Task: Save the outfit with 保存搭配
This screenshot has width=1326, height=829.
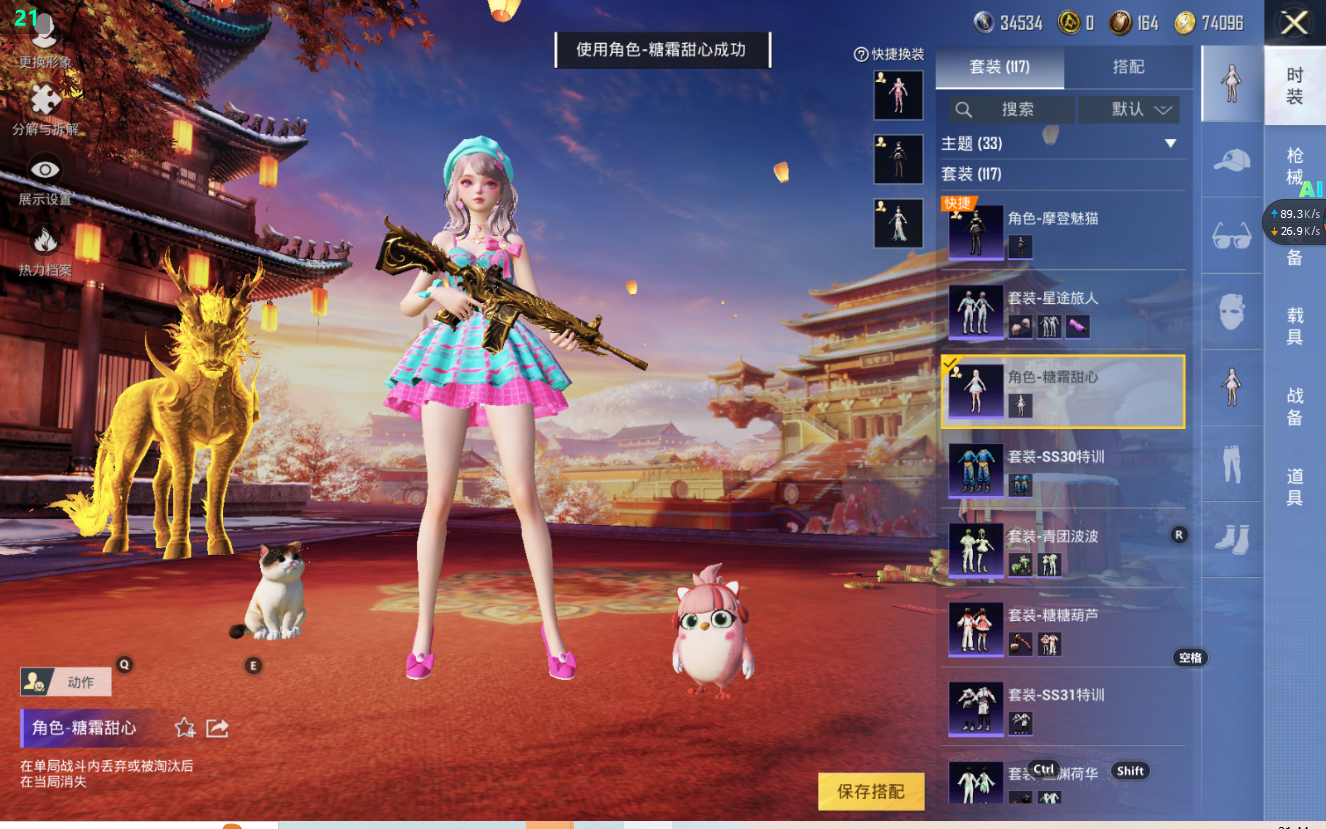Action: (870, 792)
